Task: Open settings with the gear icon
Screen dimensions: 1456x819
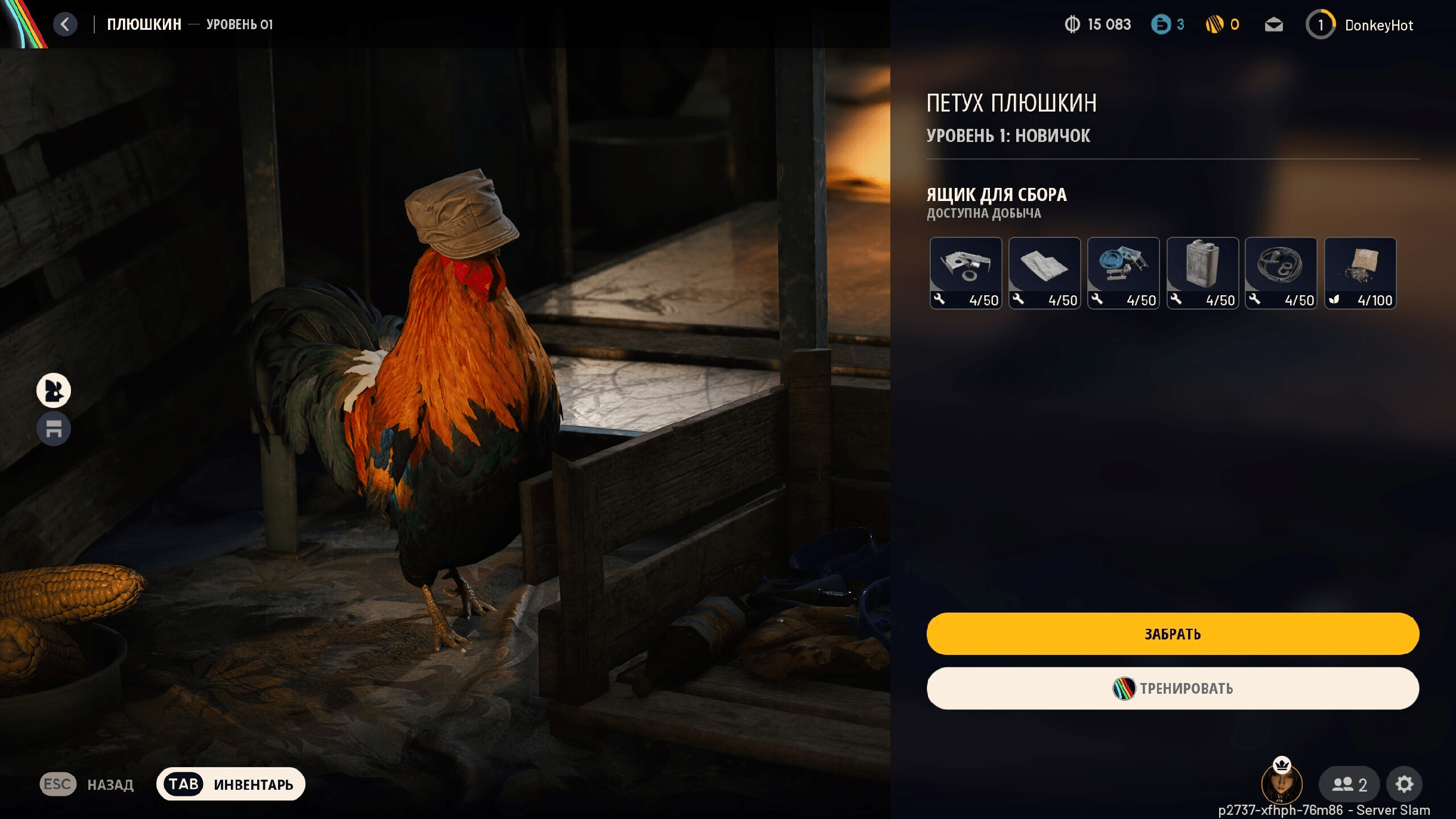Action: tap(1404, 784)
